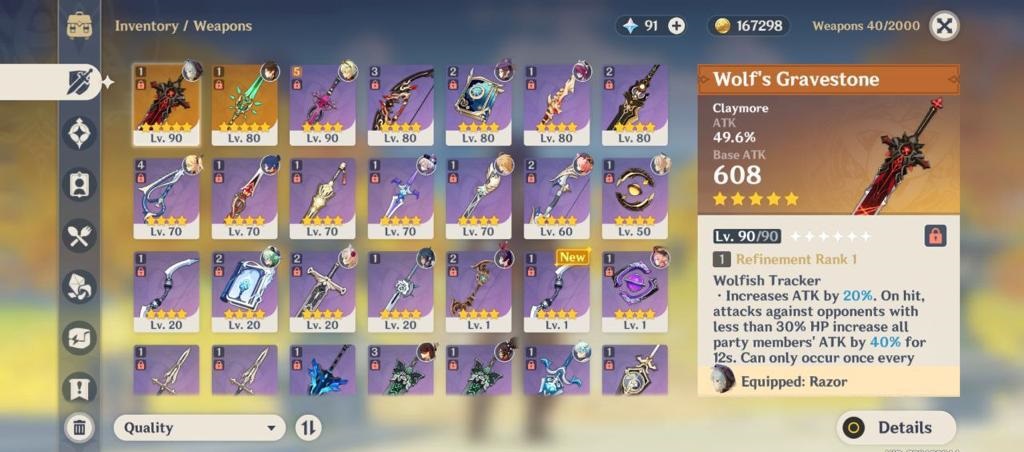Switch to the Food tab with fork and spoon

(80, 235)
